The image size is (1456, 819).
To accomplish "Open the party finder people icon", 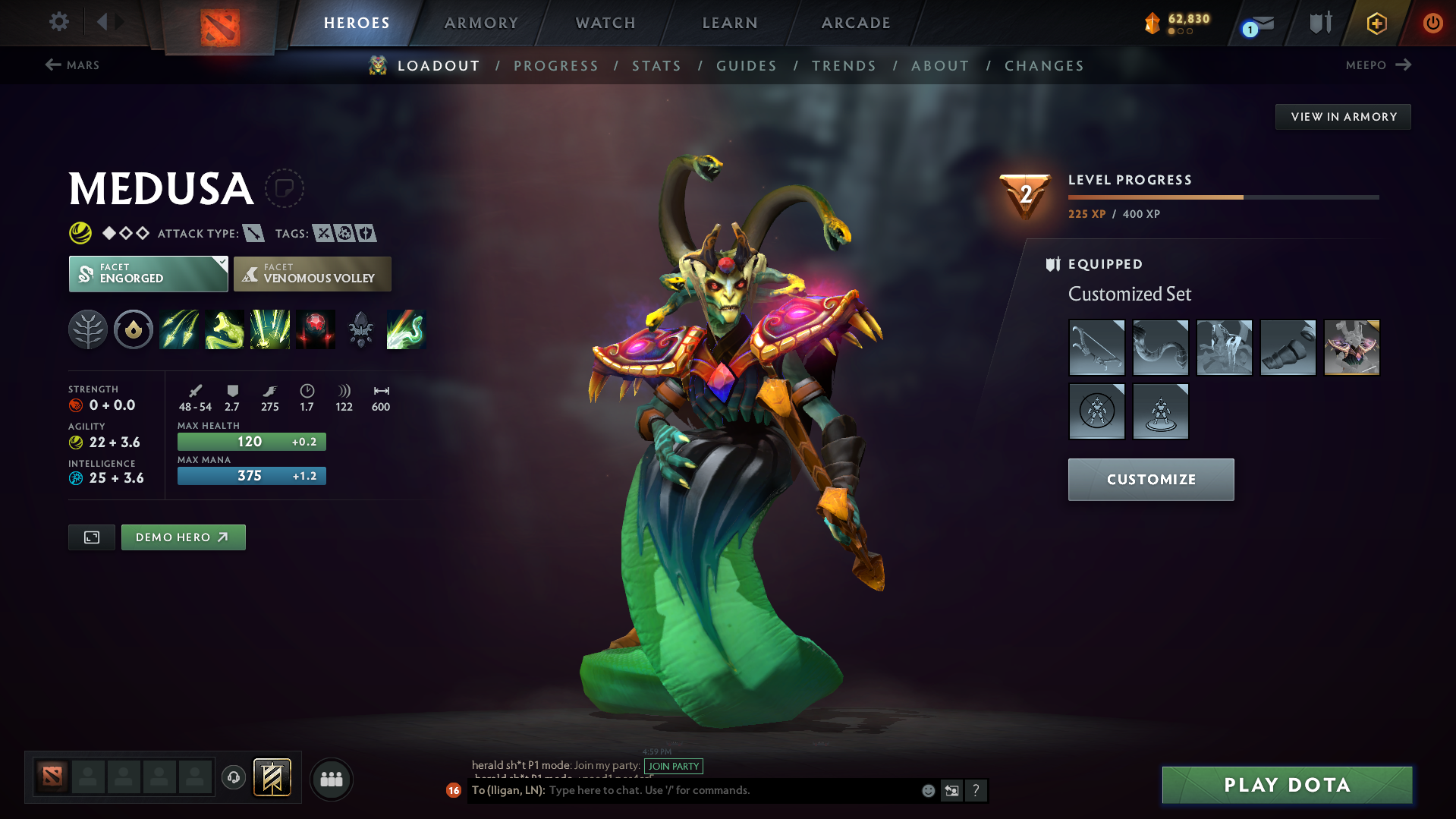I will pos(332,779).
